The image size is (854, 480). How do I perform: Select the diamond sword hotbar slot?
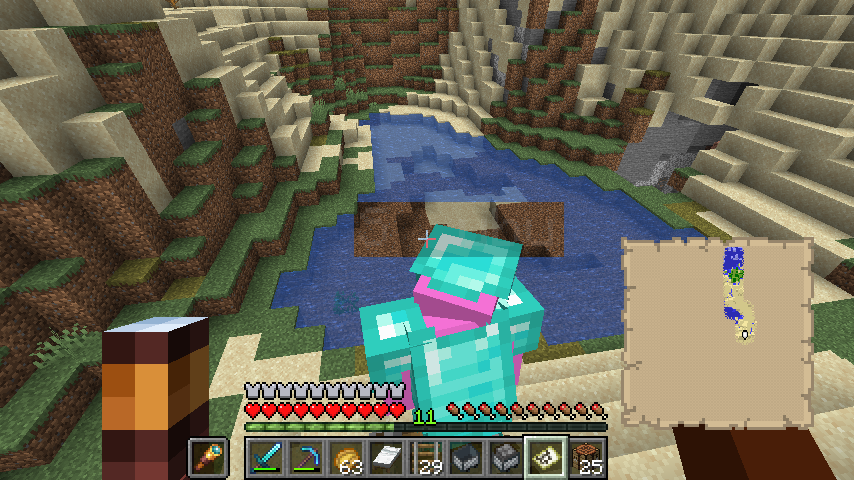click(x=267, y=459)
